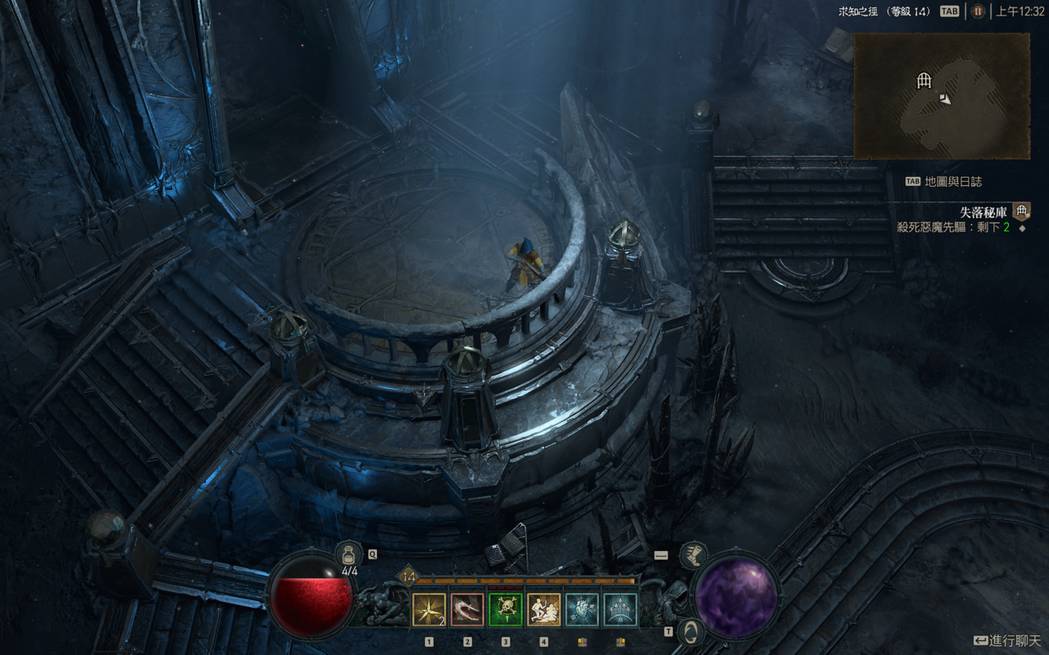The image size is (1049, 655).
Task: Select the icy heart skill slot
Action: (582, 609)
